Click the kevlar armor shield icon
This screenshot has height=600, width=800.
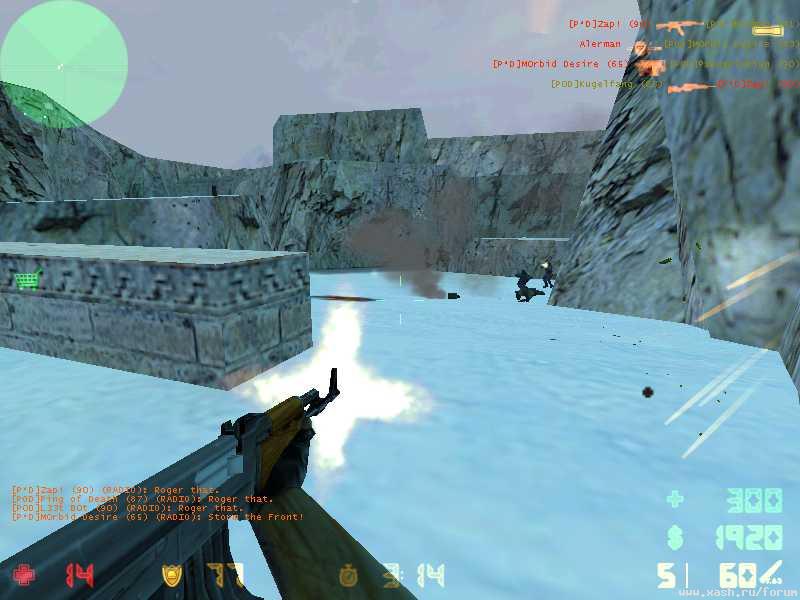[x=172, y=575]
